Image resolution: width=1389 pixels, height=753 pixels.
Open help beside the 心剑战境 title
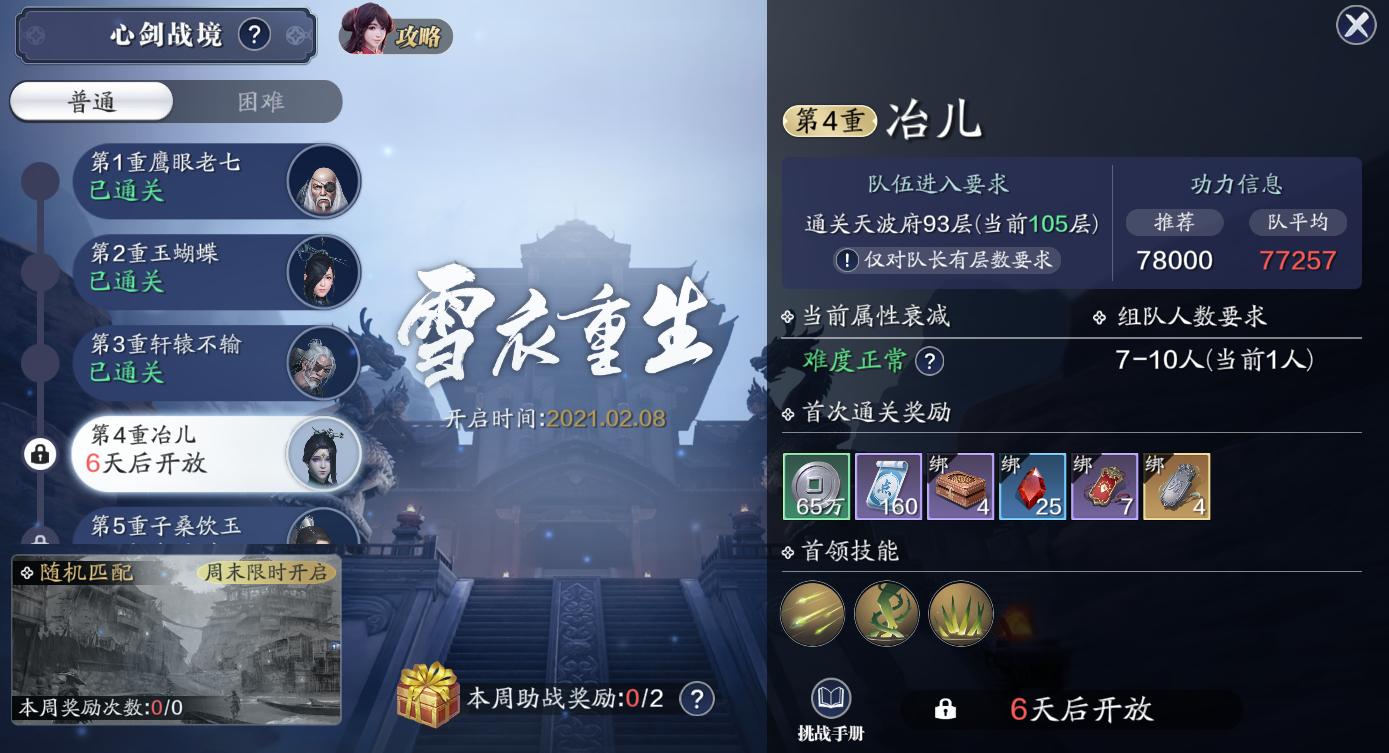click(x=255, y=34)
